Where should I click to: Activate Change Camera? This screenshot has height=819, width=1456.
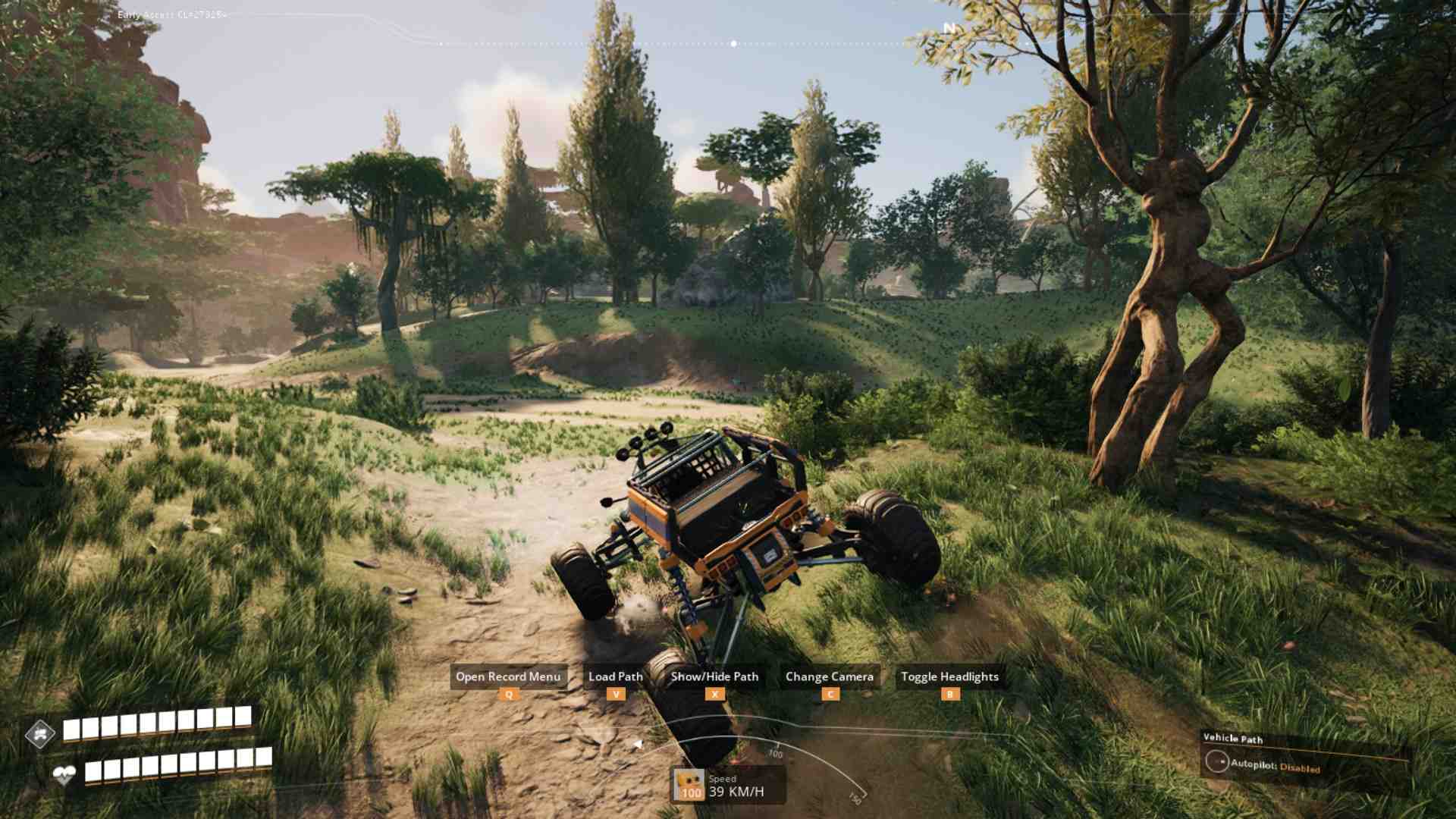point(830,676)
